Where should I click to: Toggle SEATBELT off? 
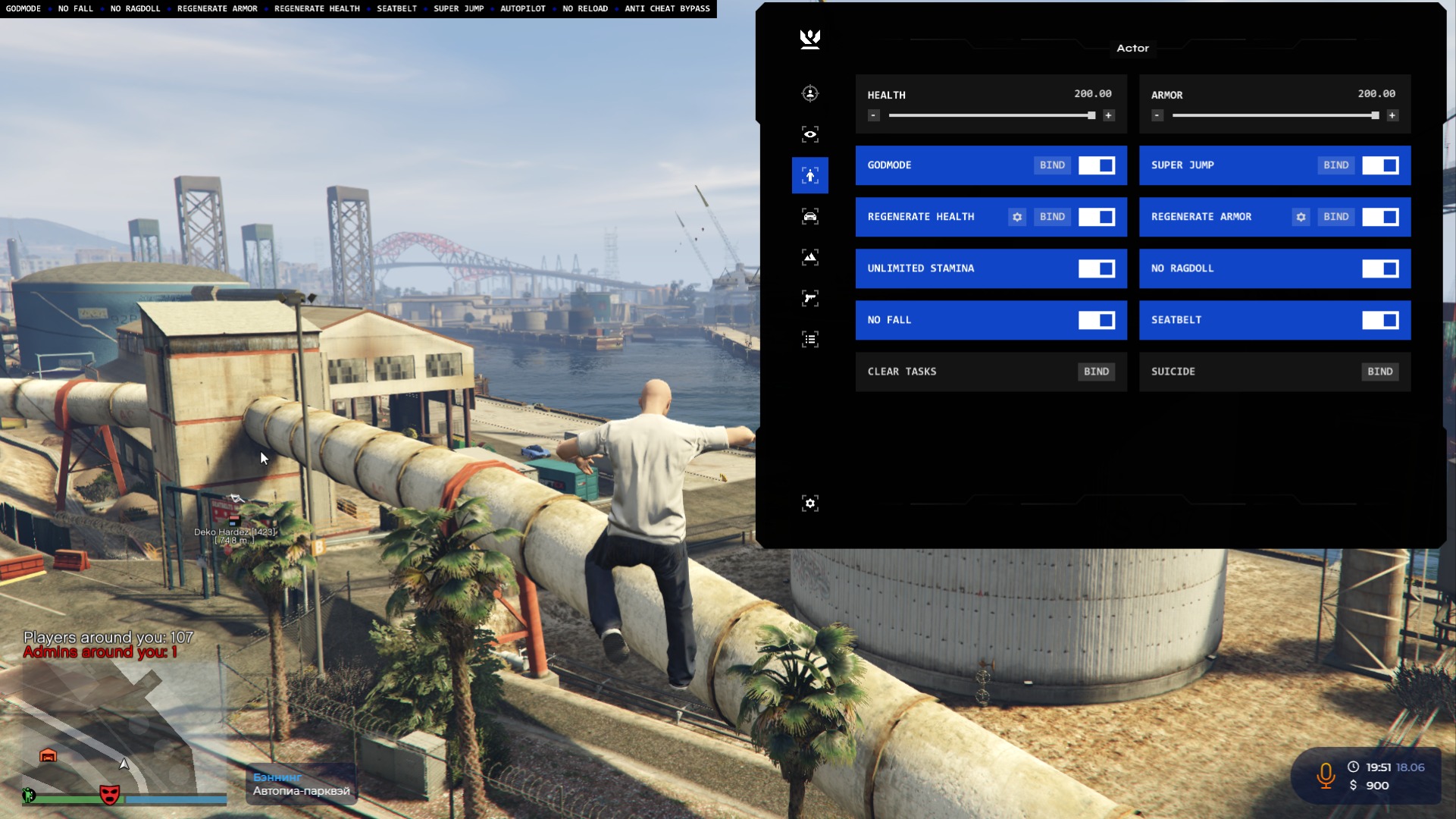pyautogui.click(x=1381, y=320)
